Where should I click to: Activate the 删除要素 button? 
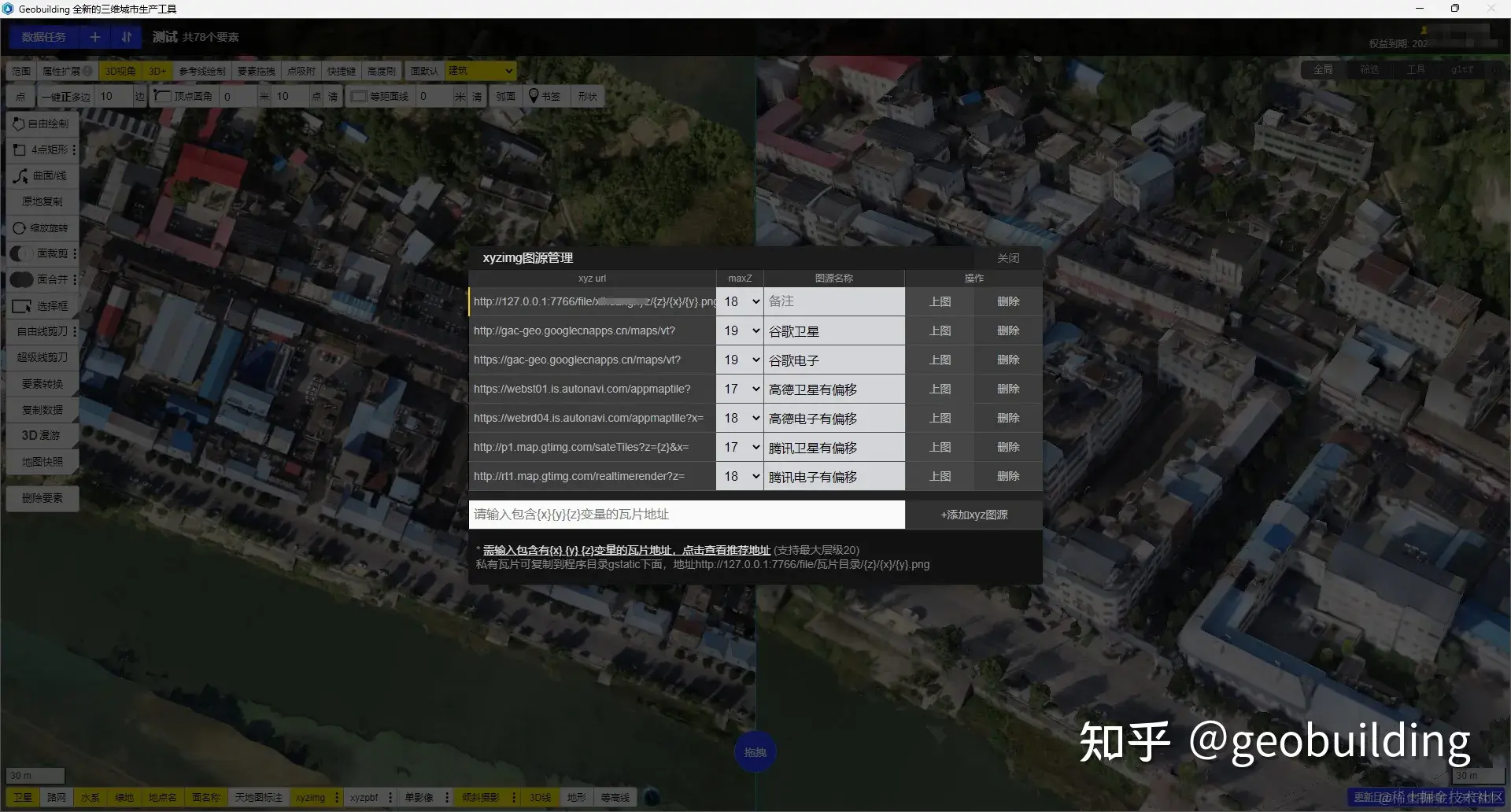coord(42,498)
